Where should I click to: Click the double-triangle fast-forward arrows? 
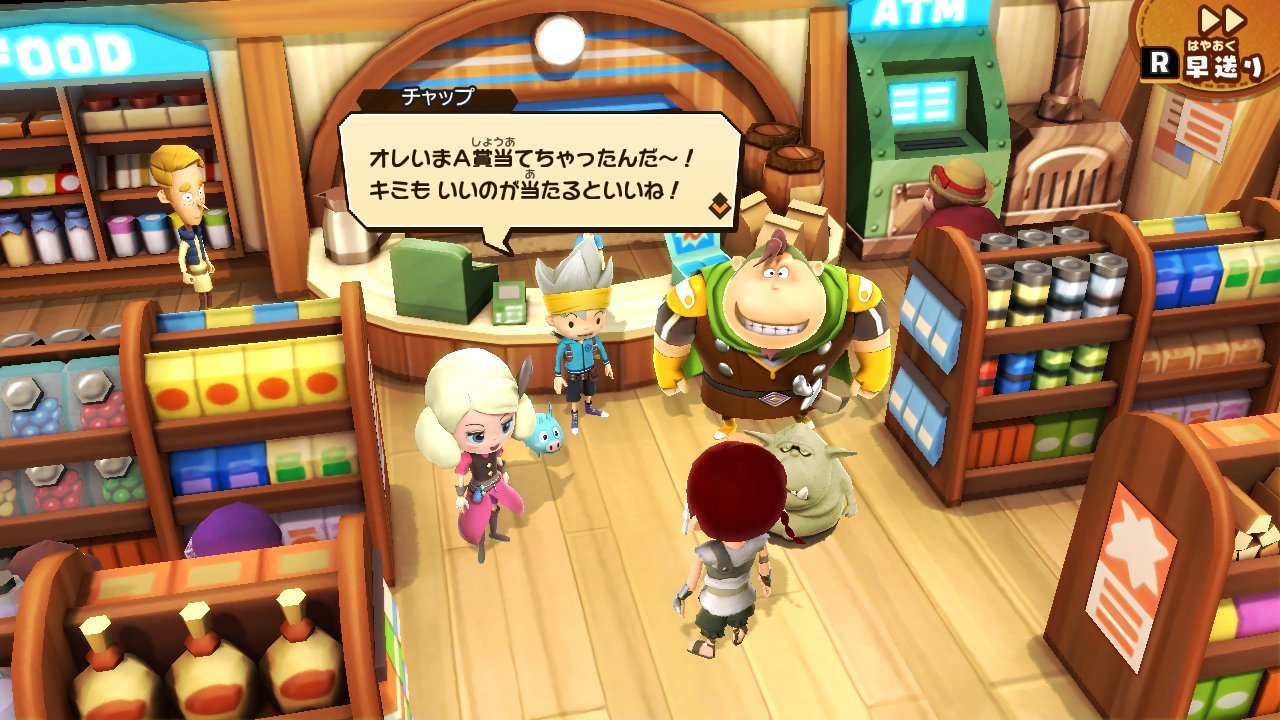point(1224,18)
